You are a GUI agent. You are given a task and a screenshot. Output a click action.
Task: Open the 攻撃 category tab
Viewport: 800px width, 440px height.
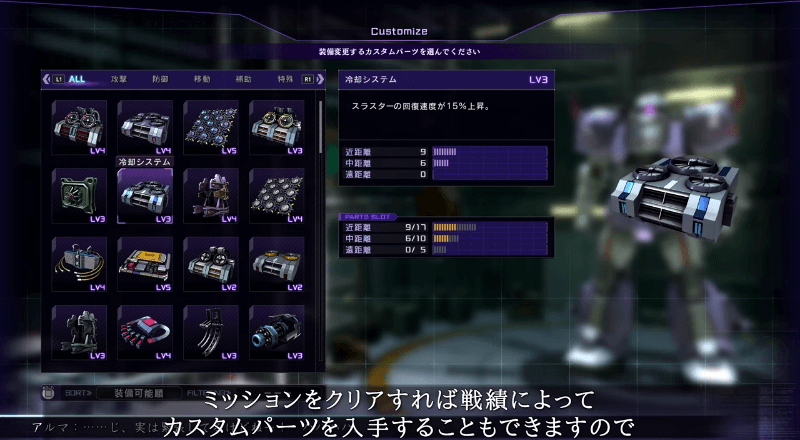click(120, 78)
